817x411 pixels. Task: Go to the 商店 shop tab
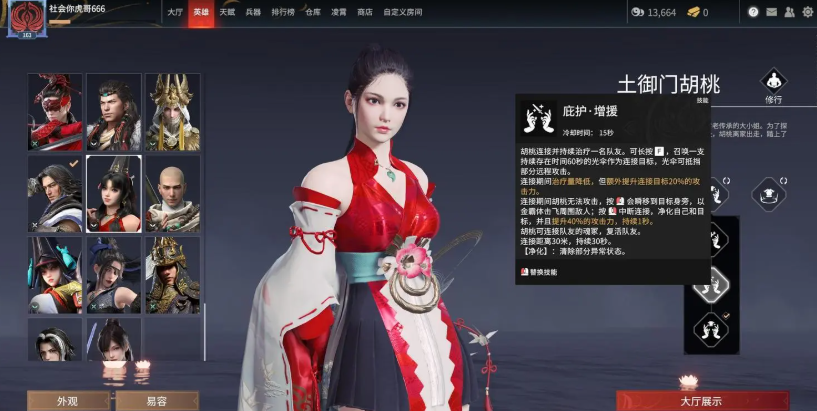(x=365, y=12)
